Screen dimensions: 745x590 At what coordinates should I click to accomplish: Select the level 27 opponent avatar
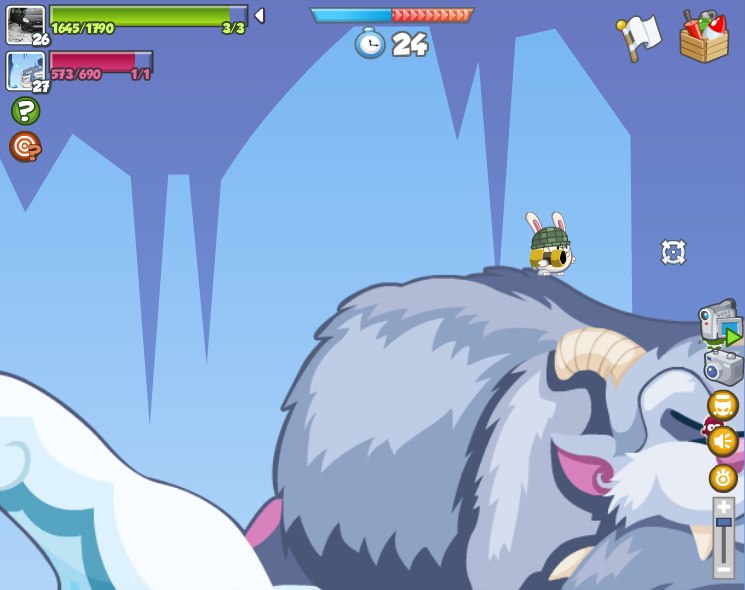tap(25, 70)
